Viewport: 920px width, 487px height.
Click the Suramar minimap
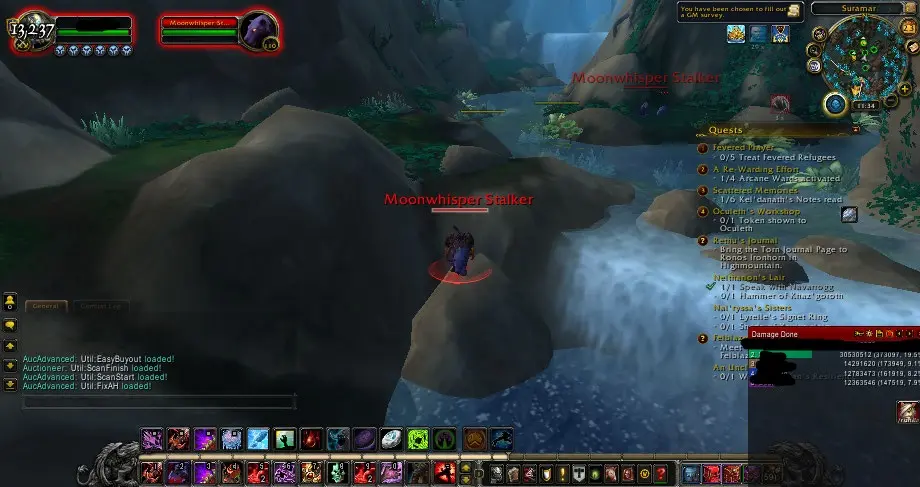(859, 56)
